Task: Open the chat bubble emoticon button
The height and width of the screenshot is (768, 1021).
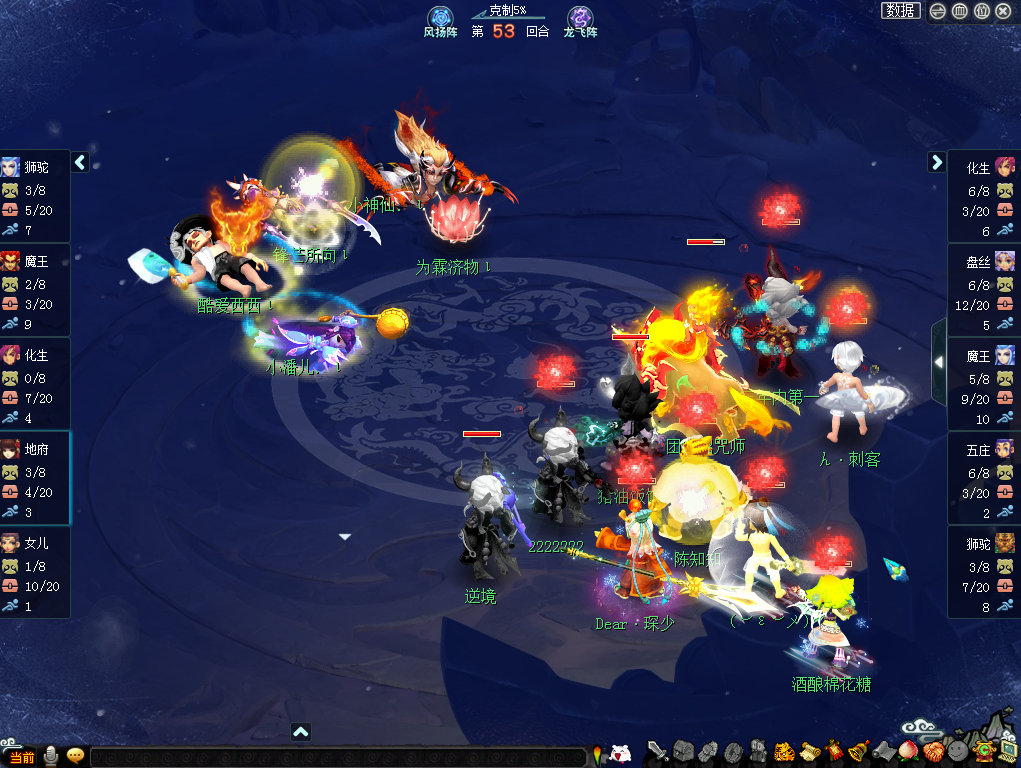Action: 75,757
